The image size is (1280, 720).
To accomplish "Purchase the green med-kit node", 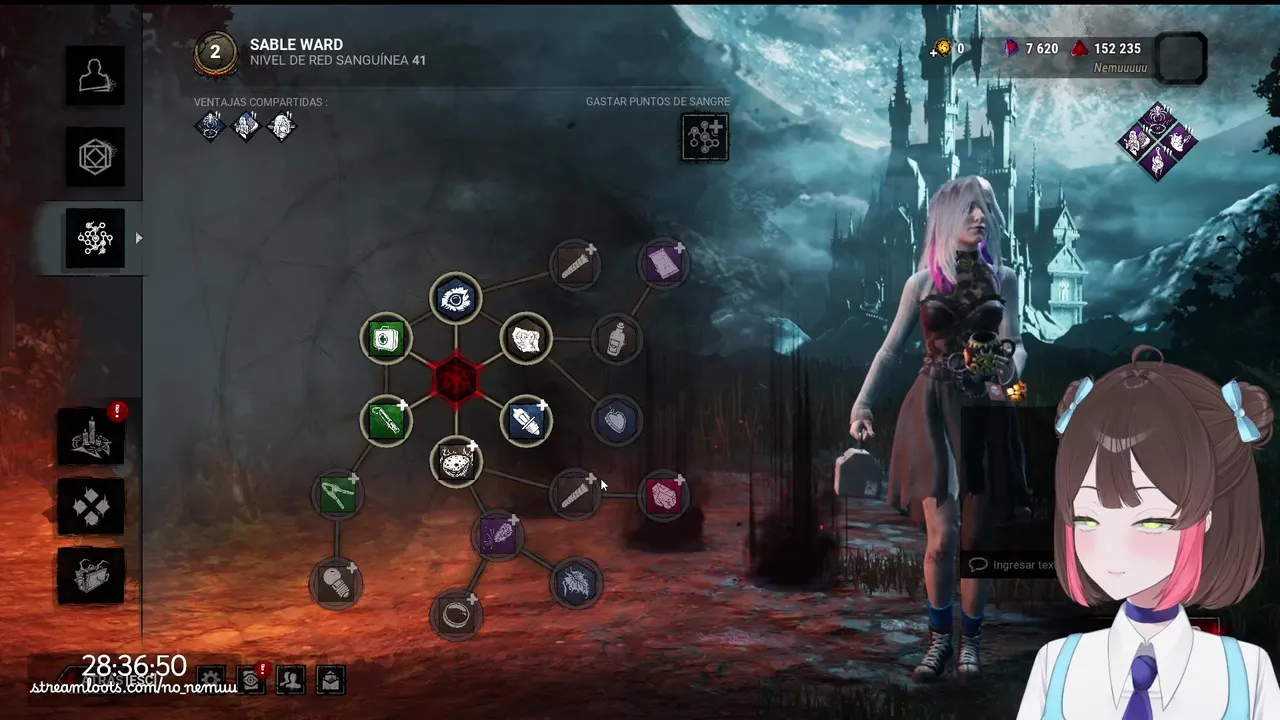I will [386, 339].
